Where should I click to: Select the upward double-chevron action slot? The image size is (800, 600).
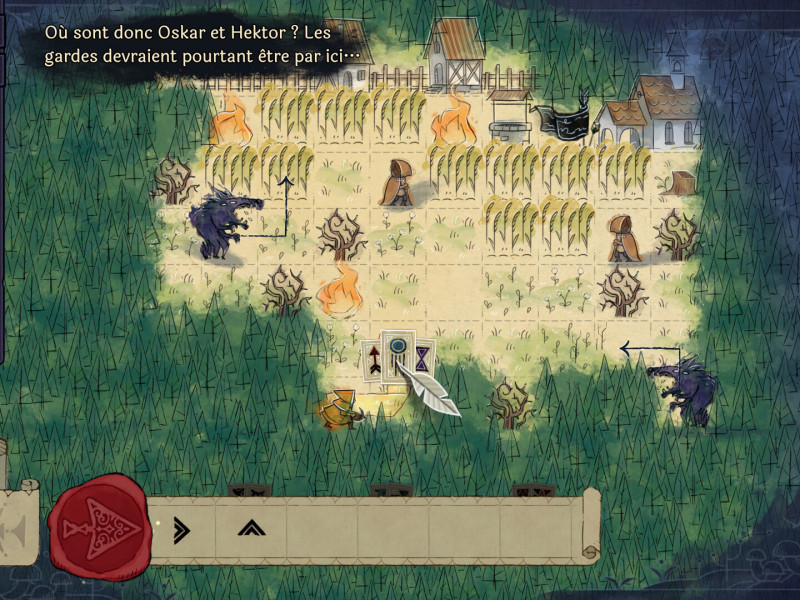250,528
